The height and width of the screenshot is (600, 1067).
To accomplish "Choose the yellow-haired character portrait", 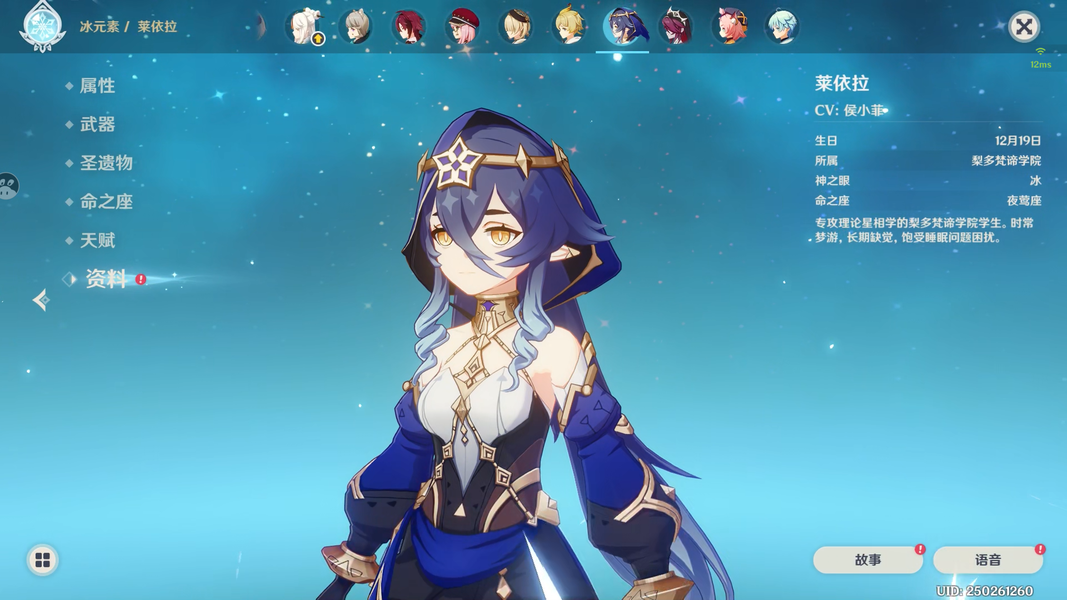I will 569,27.
